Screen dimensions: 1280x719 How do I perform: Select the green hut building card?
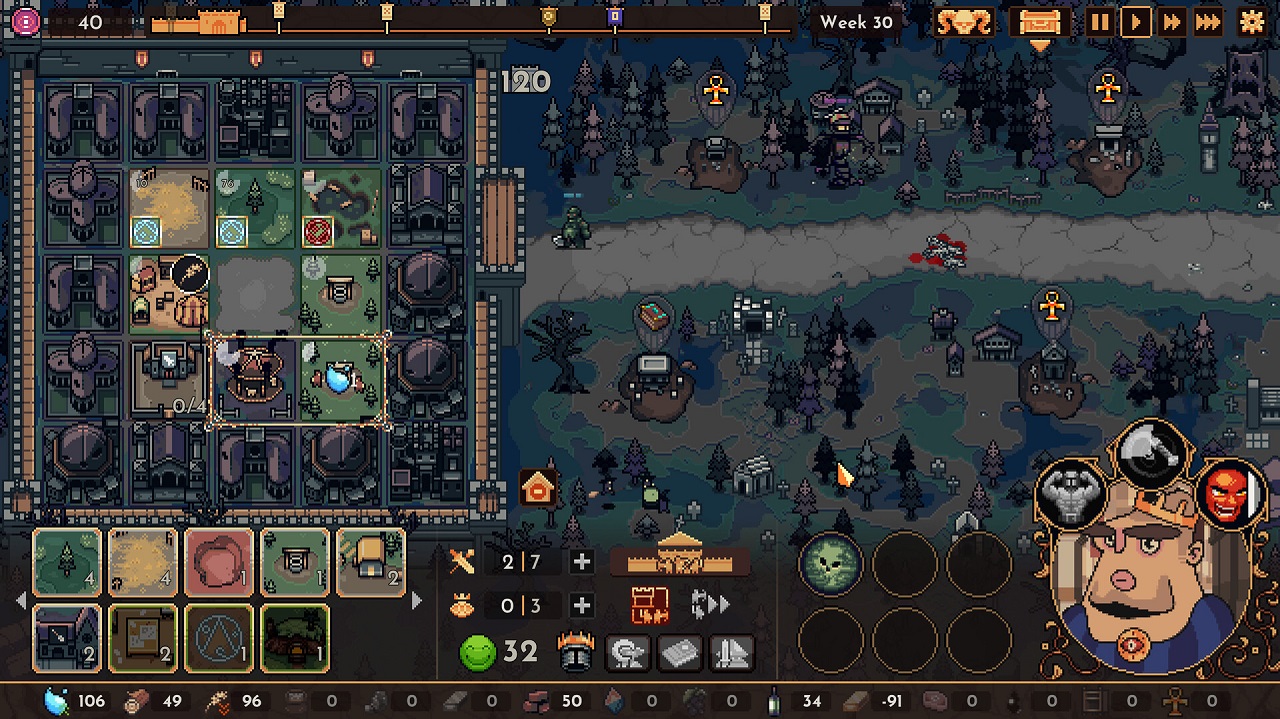point(295,638)
